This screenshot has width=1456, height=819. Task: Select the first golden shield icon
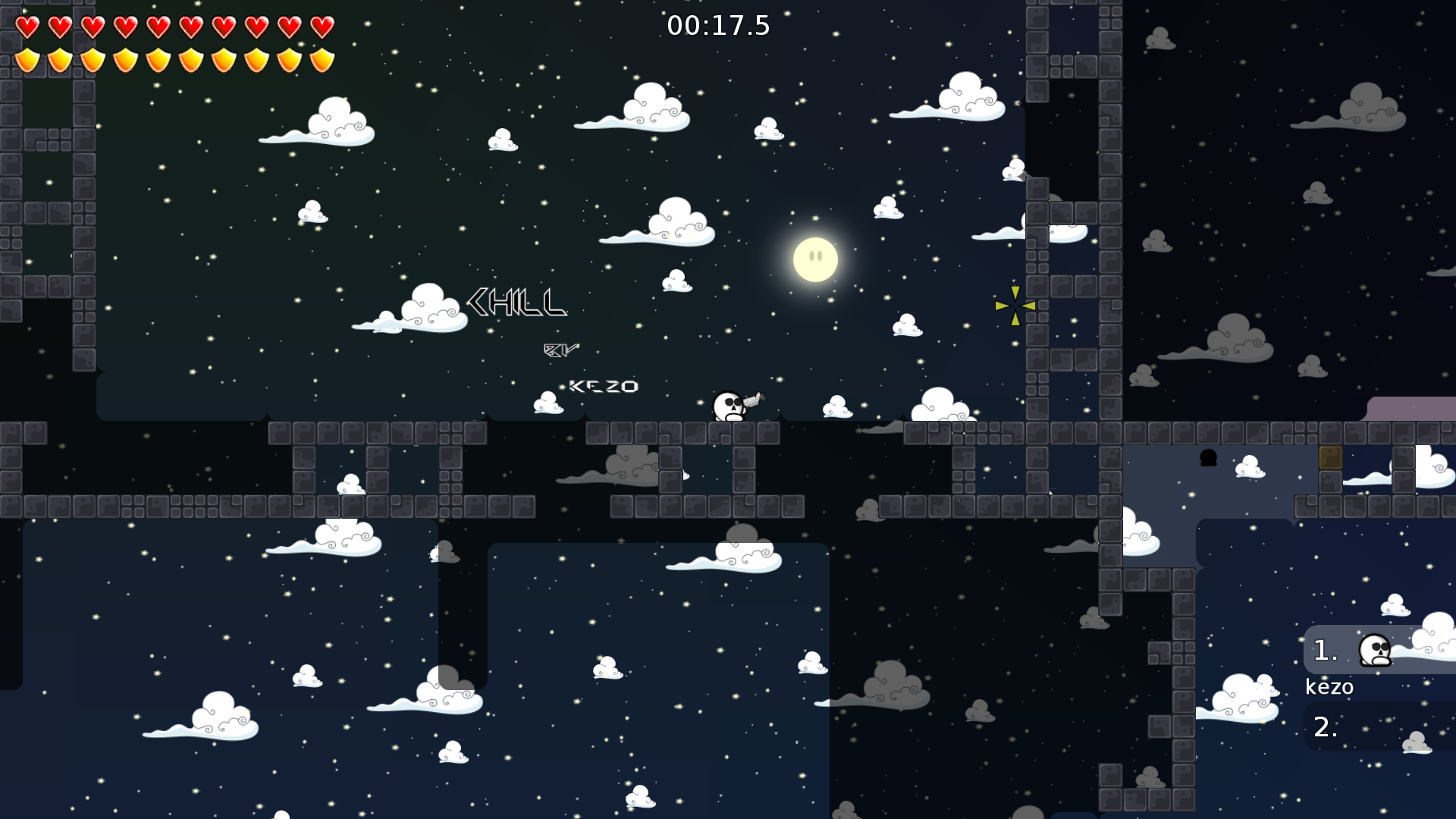[x=28, y=61]
